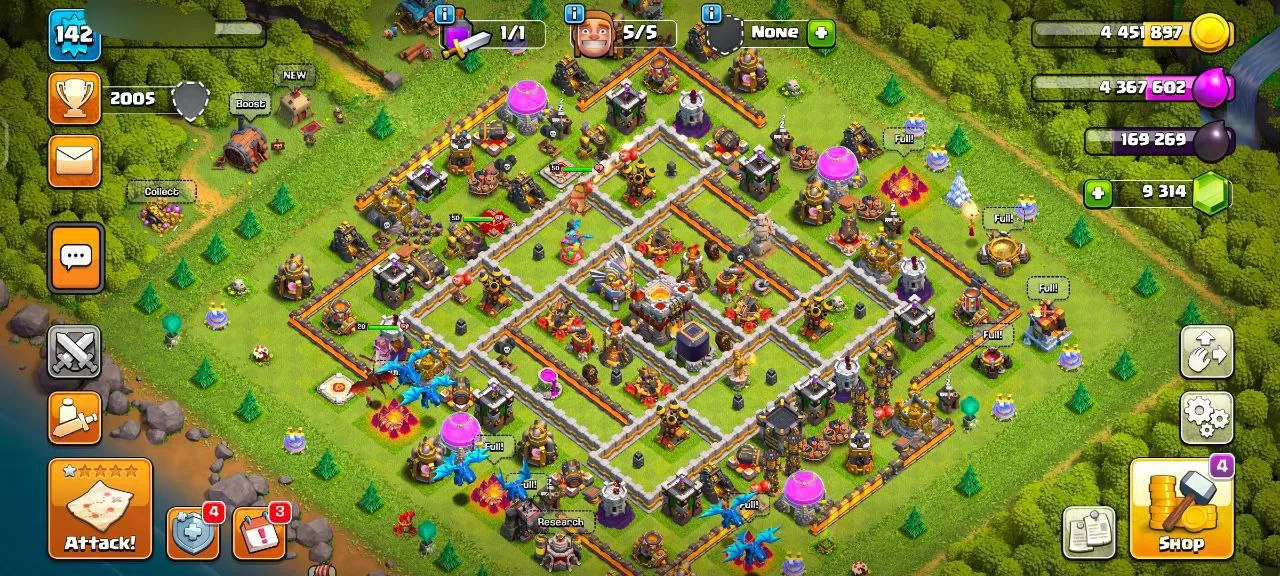The height and width of the screenshot is (576, 1280).
Task: Open the player profile level badge
Action: point(73,35)
